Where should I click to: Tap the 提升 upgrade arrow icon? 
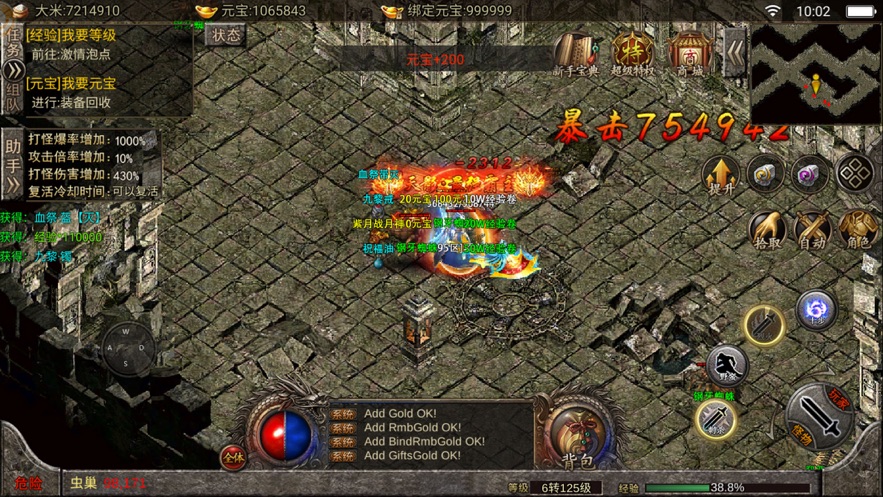[719, 175]
